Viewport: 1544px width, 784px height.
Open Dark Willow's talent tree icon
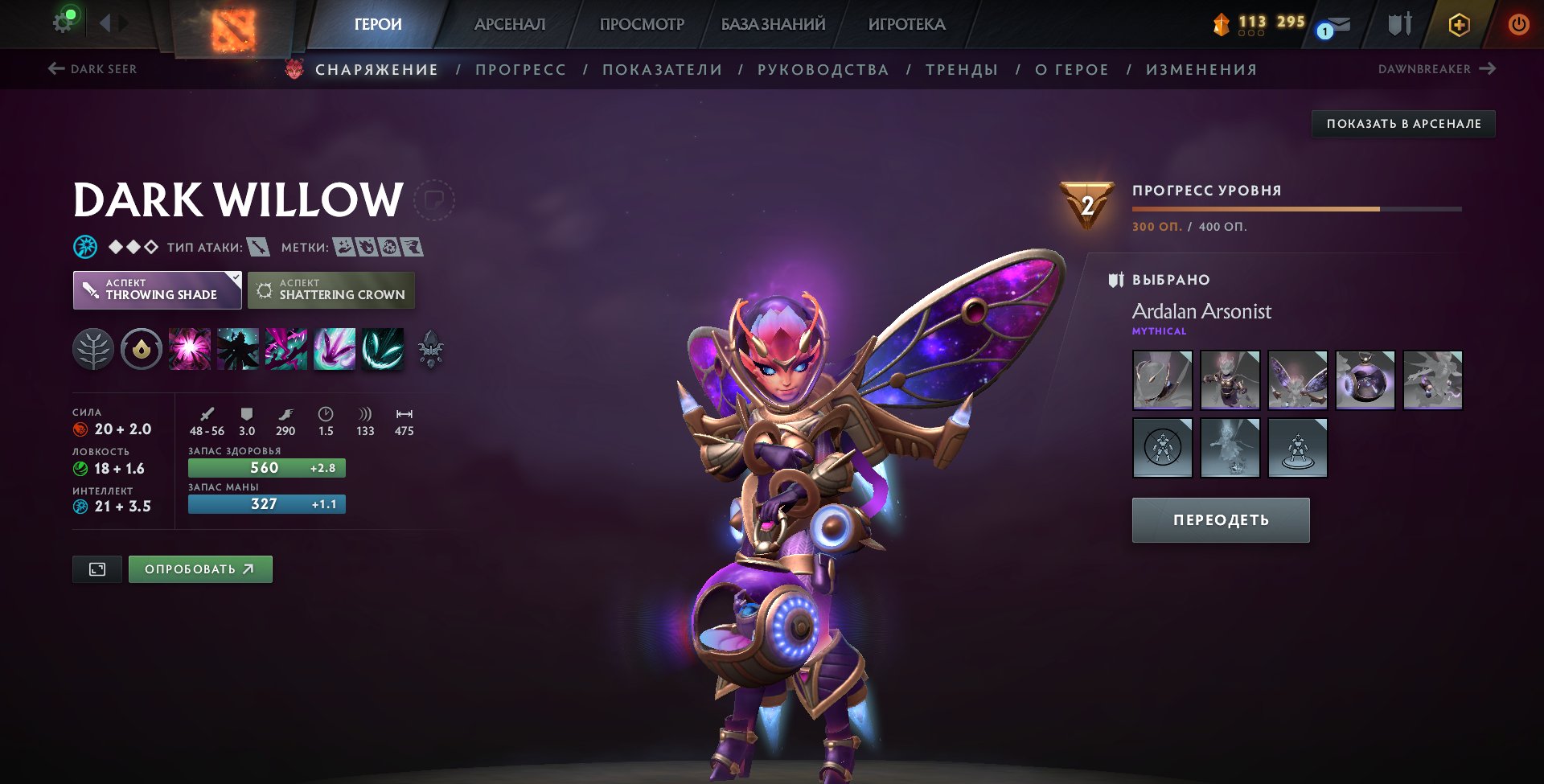96,349
